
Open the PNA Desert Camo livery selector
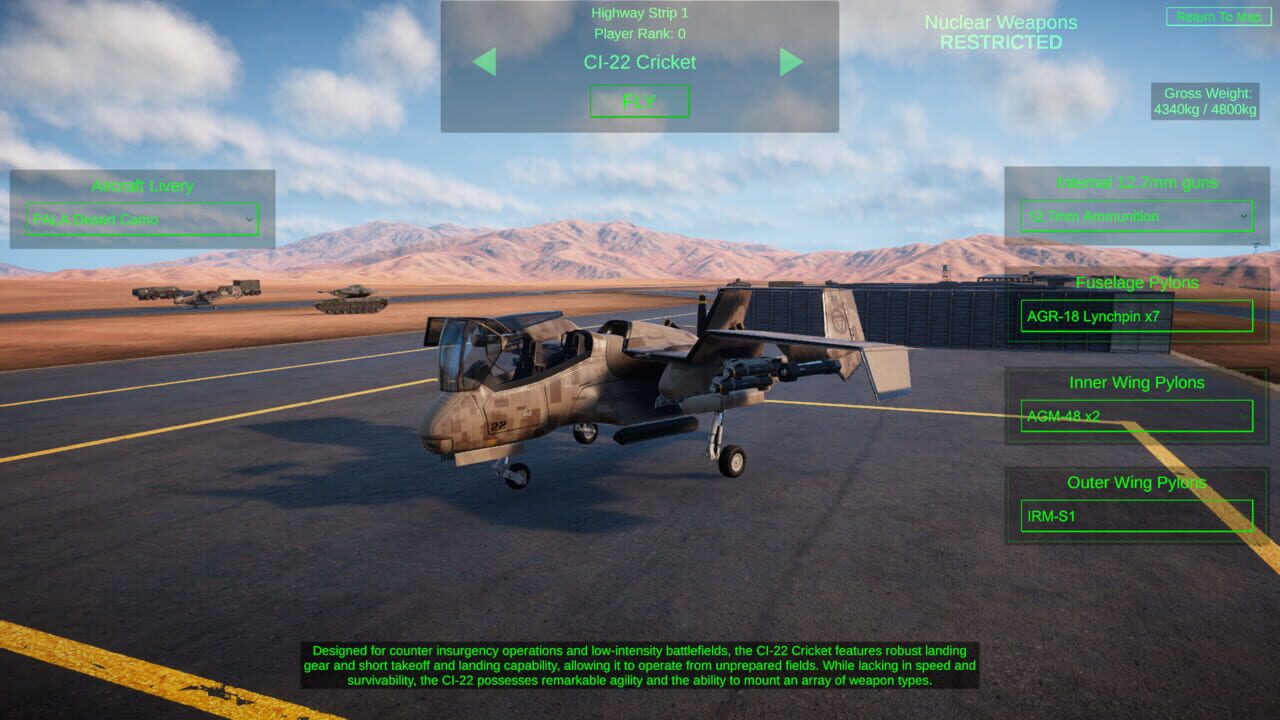click(140, 218)
